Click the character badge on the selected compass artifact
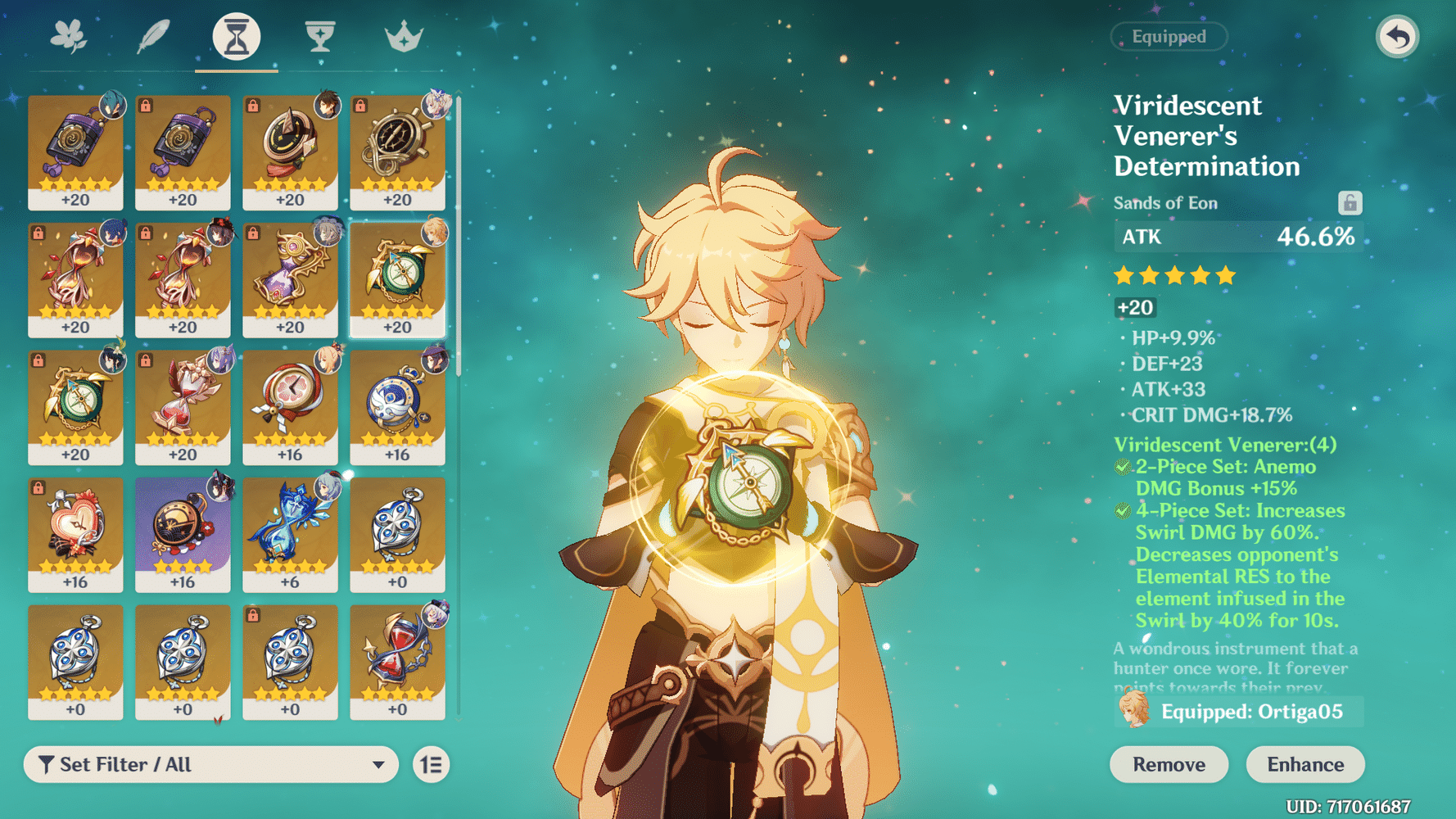Viewport: 1456px width, 819px height. (434, 232)
